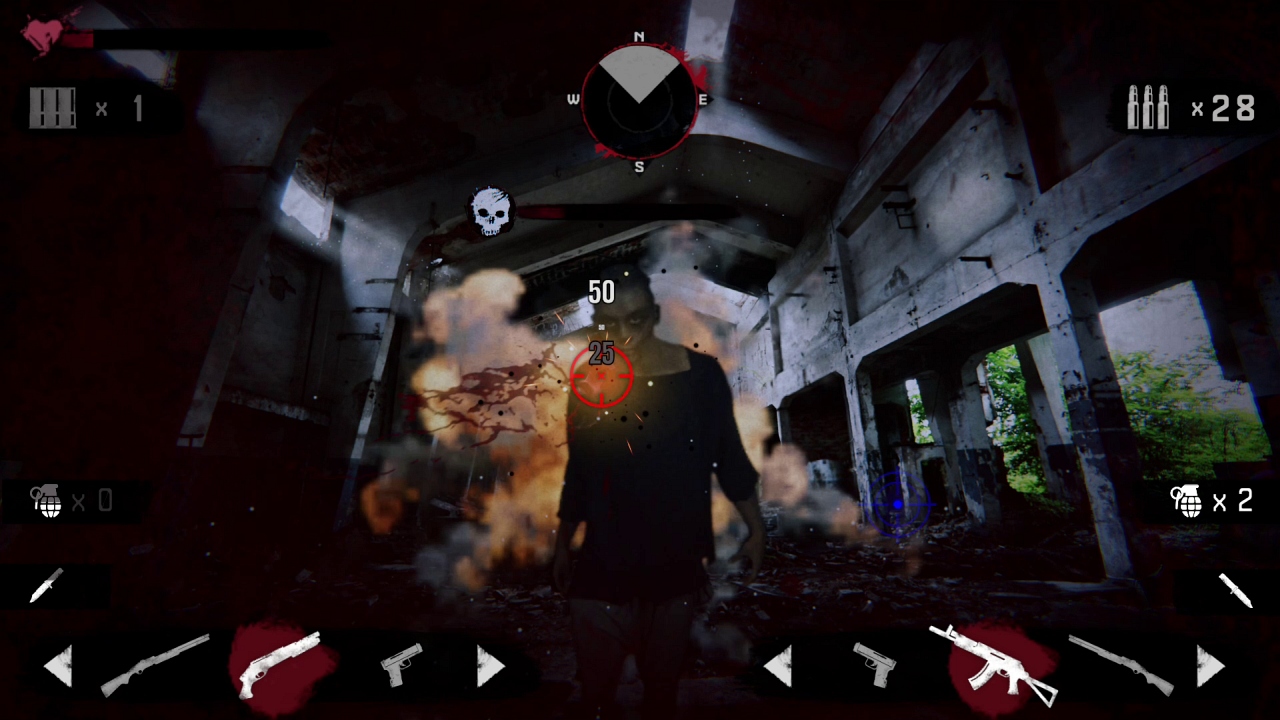Click the skull icon above the boss health bar
The width and height of the screenshot is (1280, 720).
point(489,207)
